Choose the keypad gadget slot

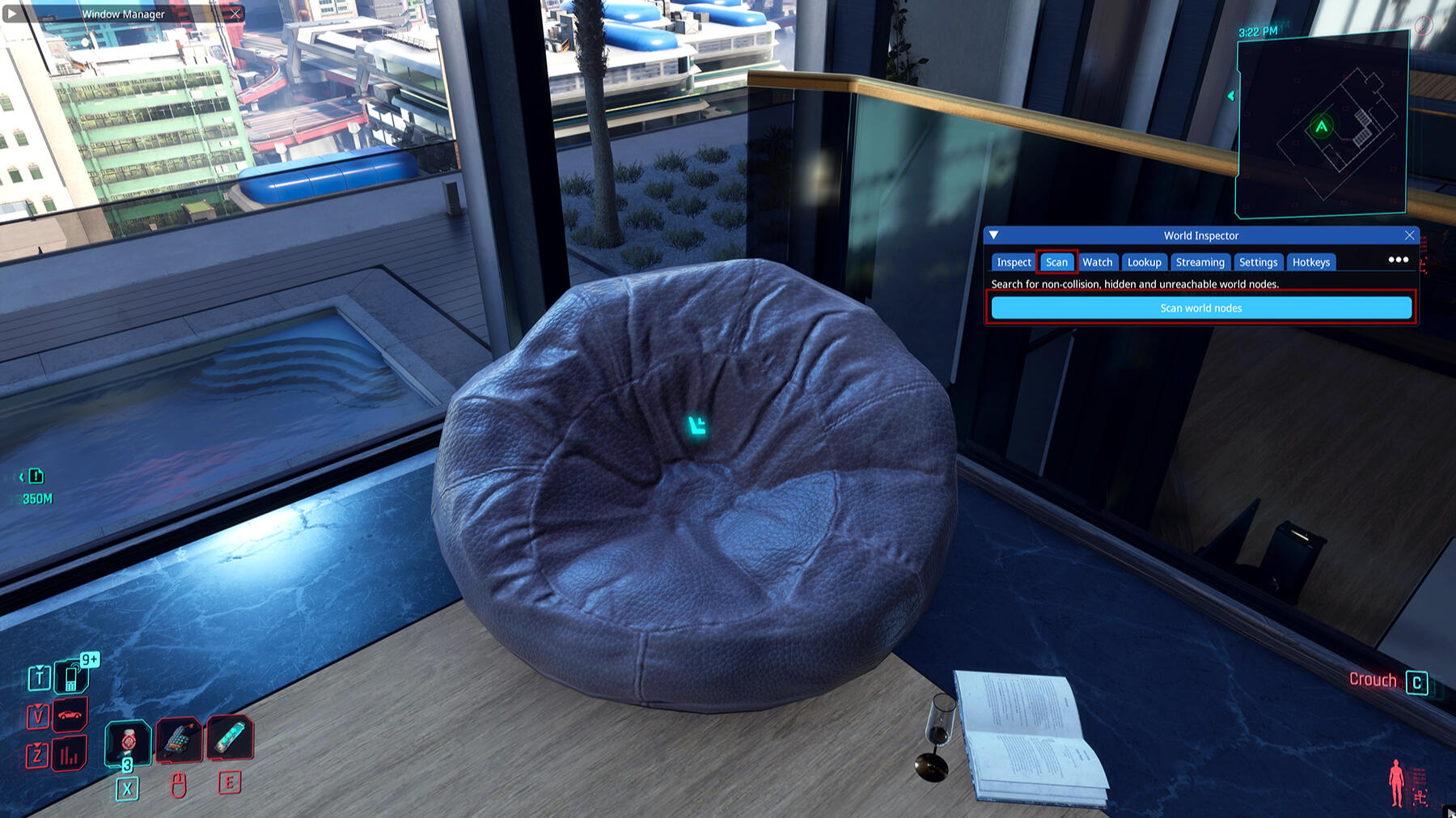click(x=179, y=740)
